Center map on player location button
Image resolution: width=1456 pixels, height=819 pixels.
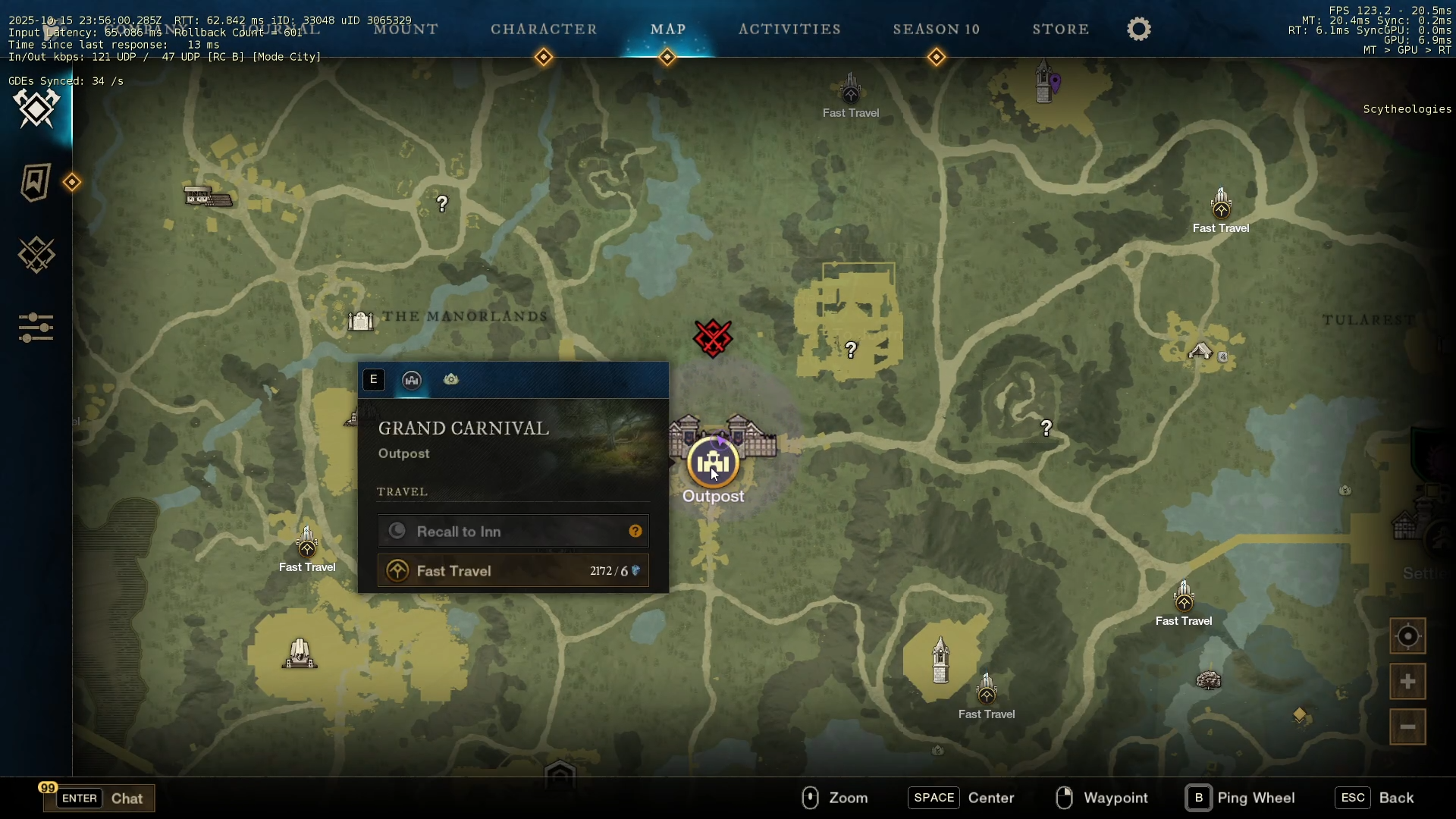pyautogui.click(x=1407, y=636)
